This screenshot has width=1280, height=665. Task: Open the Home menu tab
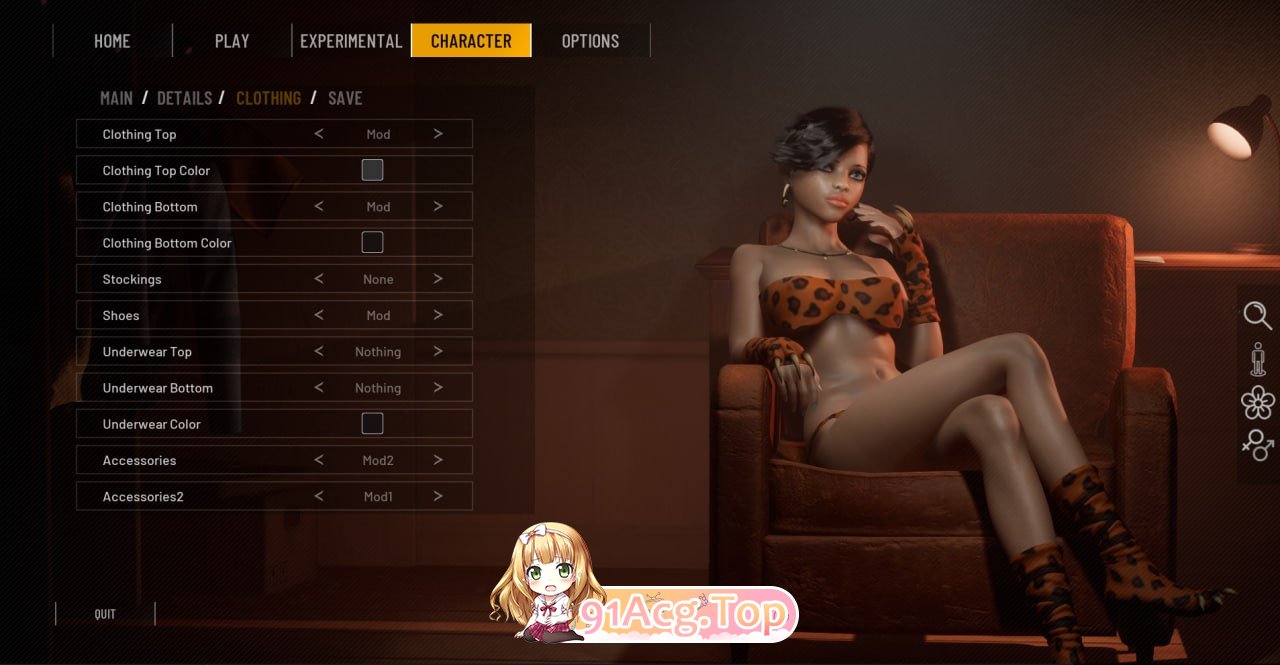pyautogui.click(x=112, y=41)
